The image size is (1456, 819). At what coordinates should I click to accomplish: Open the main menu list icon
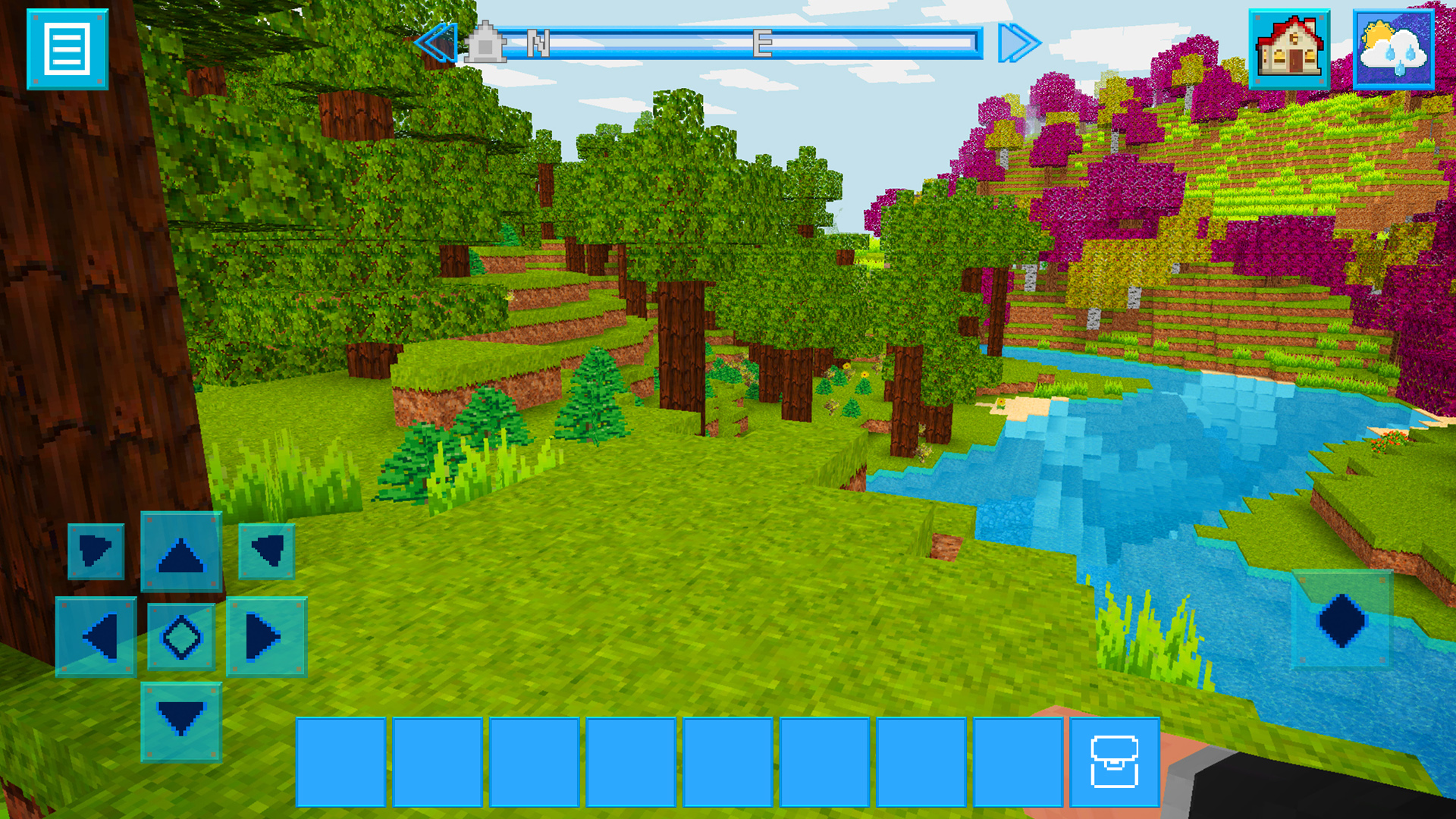click(x=67, y=47)
